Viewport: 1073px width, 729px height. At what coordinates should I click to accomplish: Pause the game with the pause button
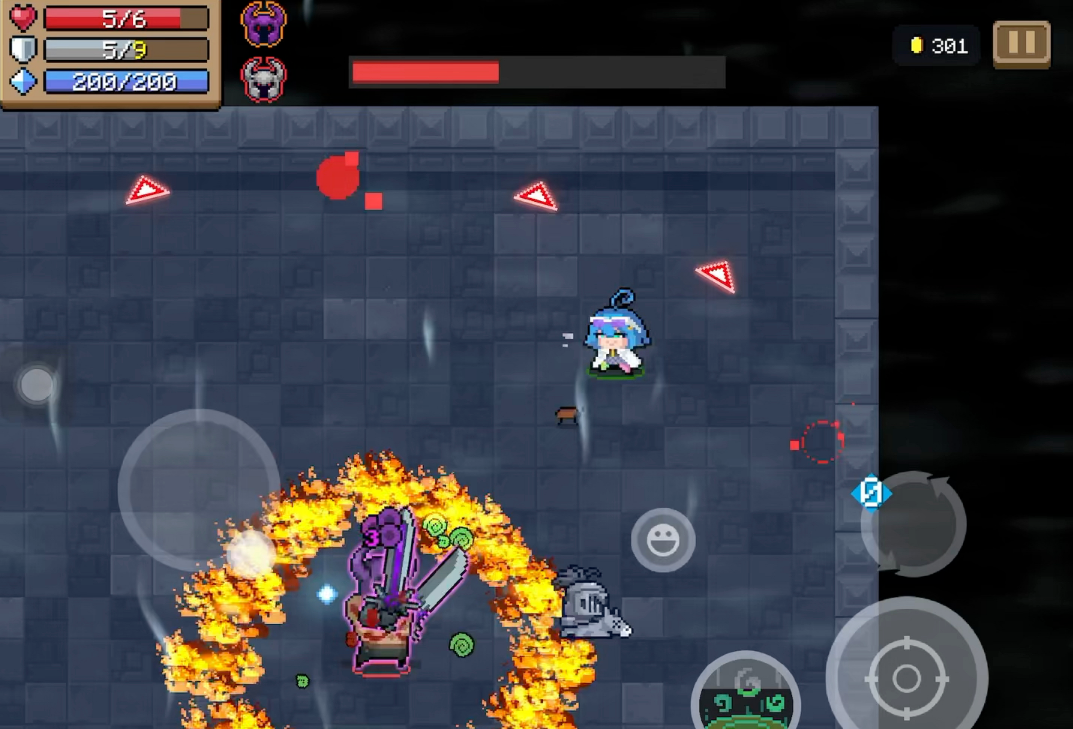point(1021,45)
